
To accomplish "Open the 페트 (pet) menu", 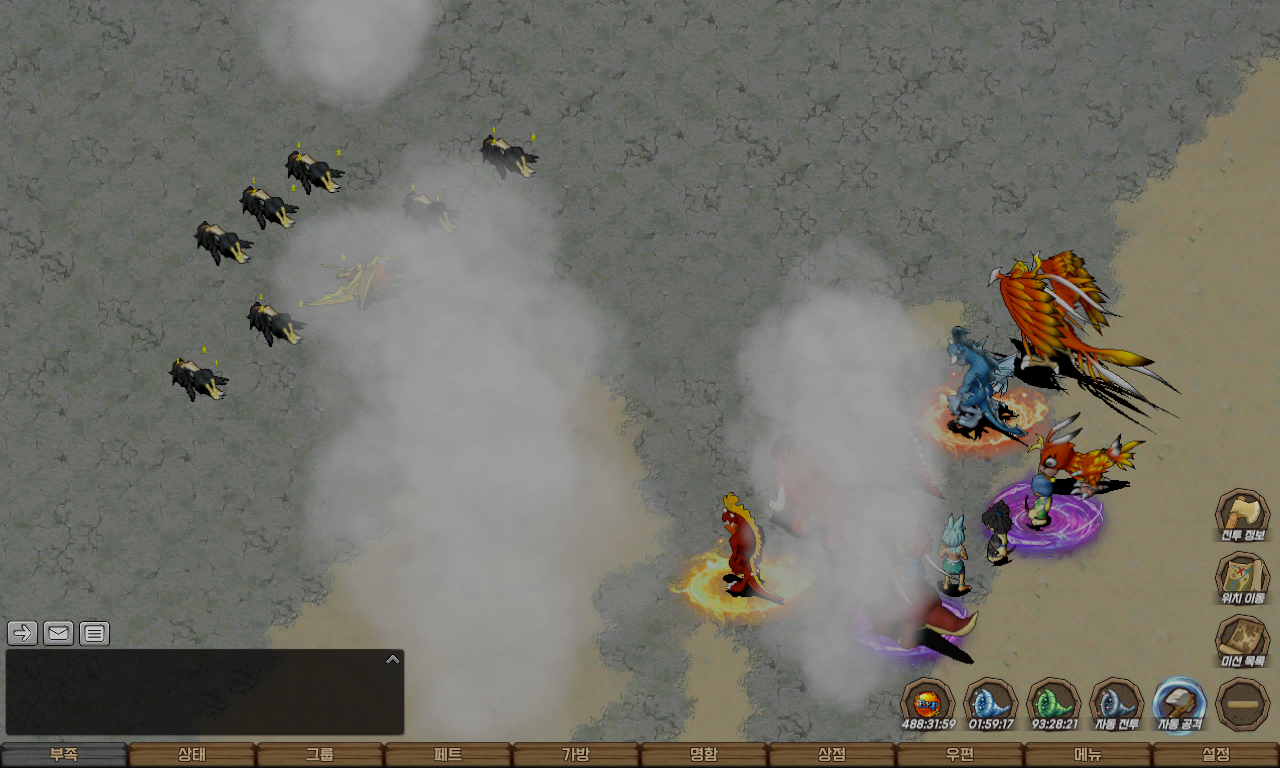I will click(448, 755).
